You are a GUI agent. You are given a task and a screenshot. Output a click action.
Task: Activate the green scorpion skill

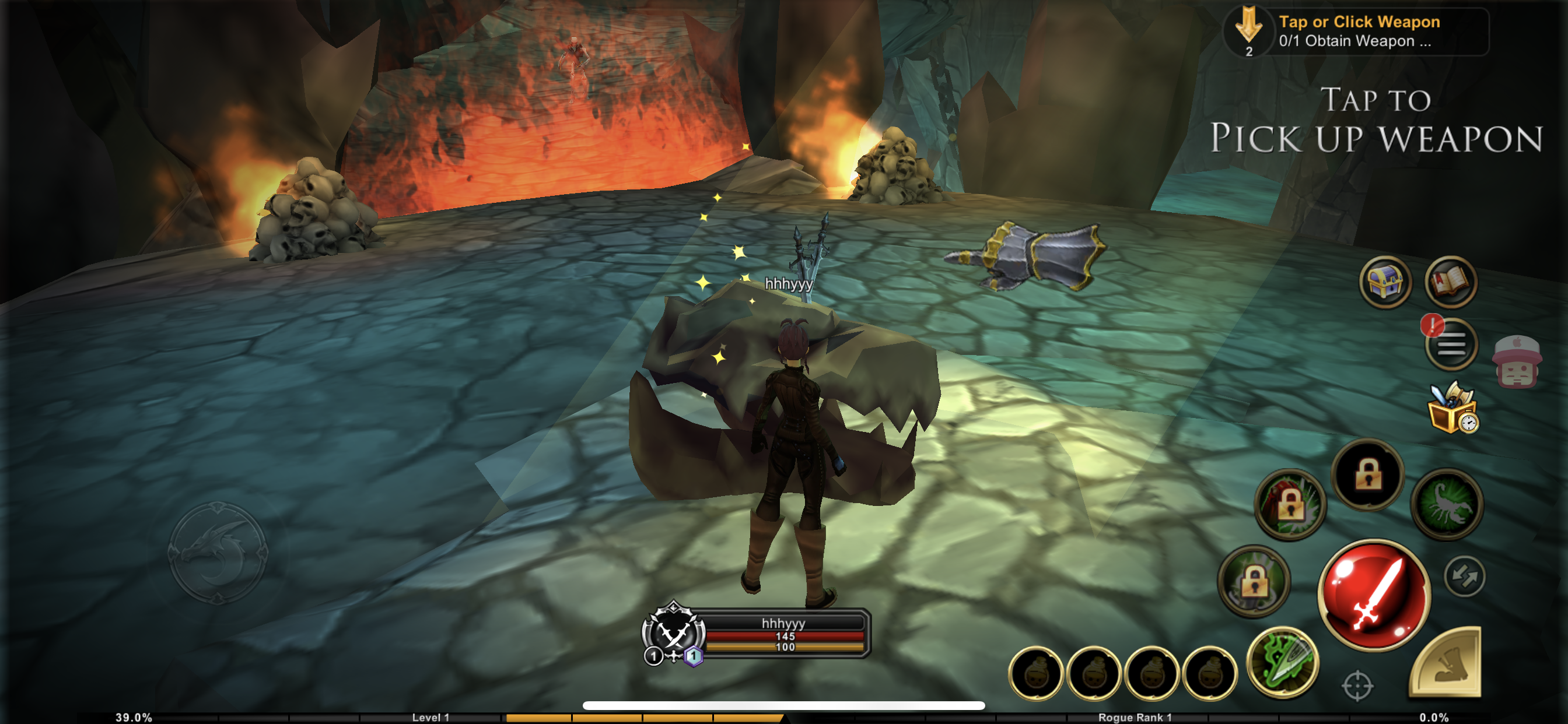pyautogui.click(x=1447, y=504)
